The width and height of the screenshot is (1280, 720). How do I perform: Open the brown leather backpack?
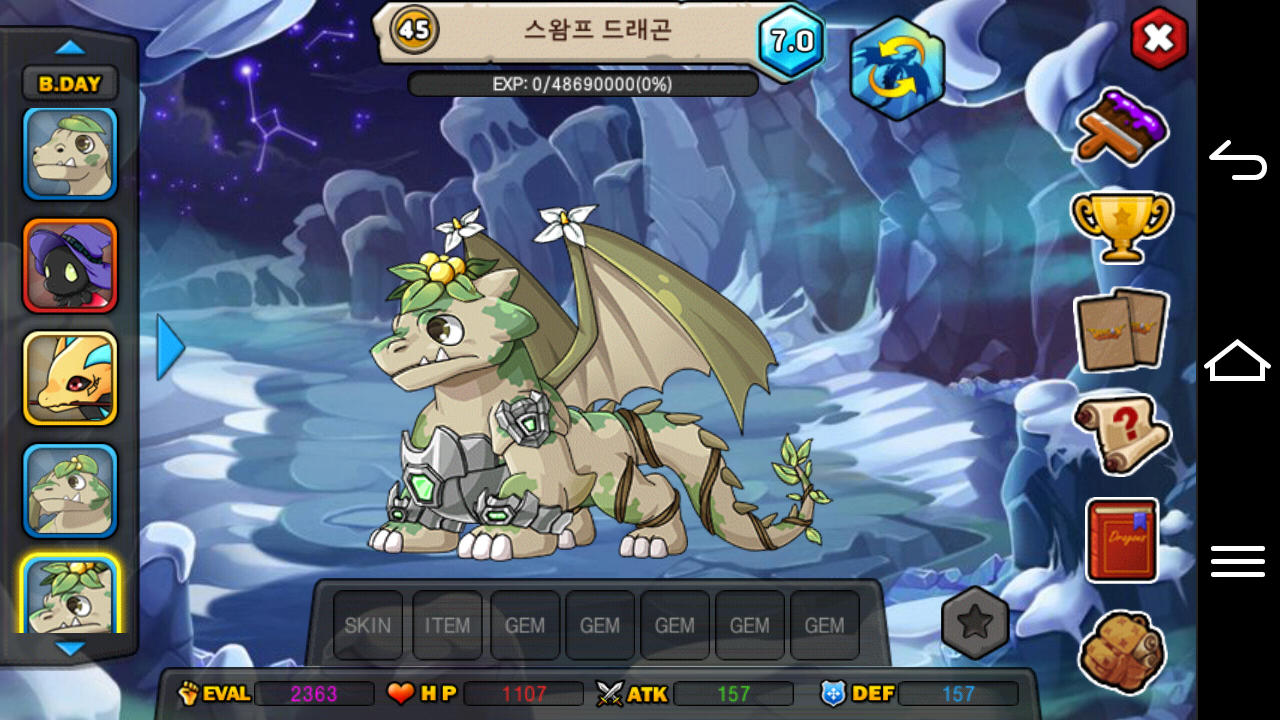(x=1122, y=650)
